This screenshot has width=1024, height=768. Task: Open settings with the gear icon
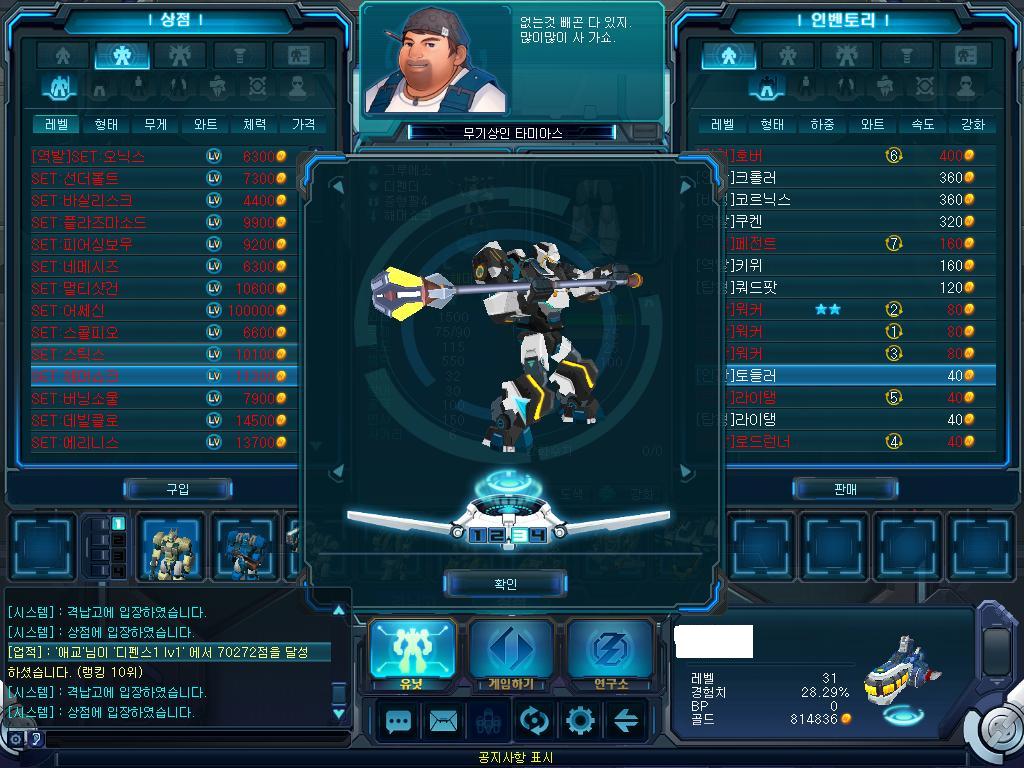pyautogui.click(x=580, y=721)
